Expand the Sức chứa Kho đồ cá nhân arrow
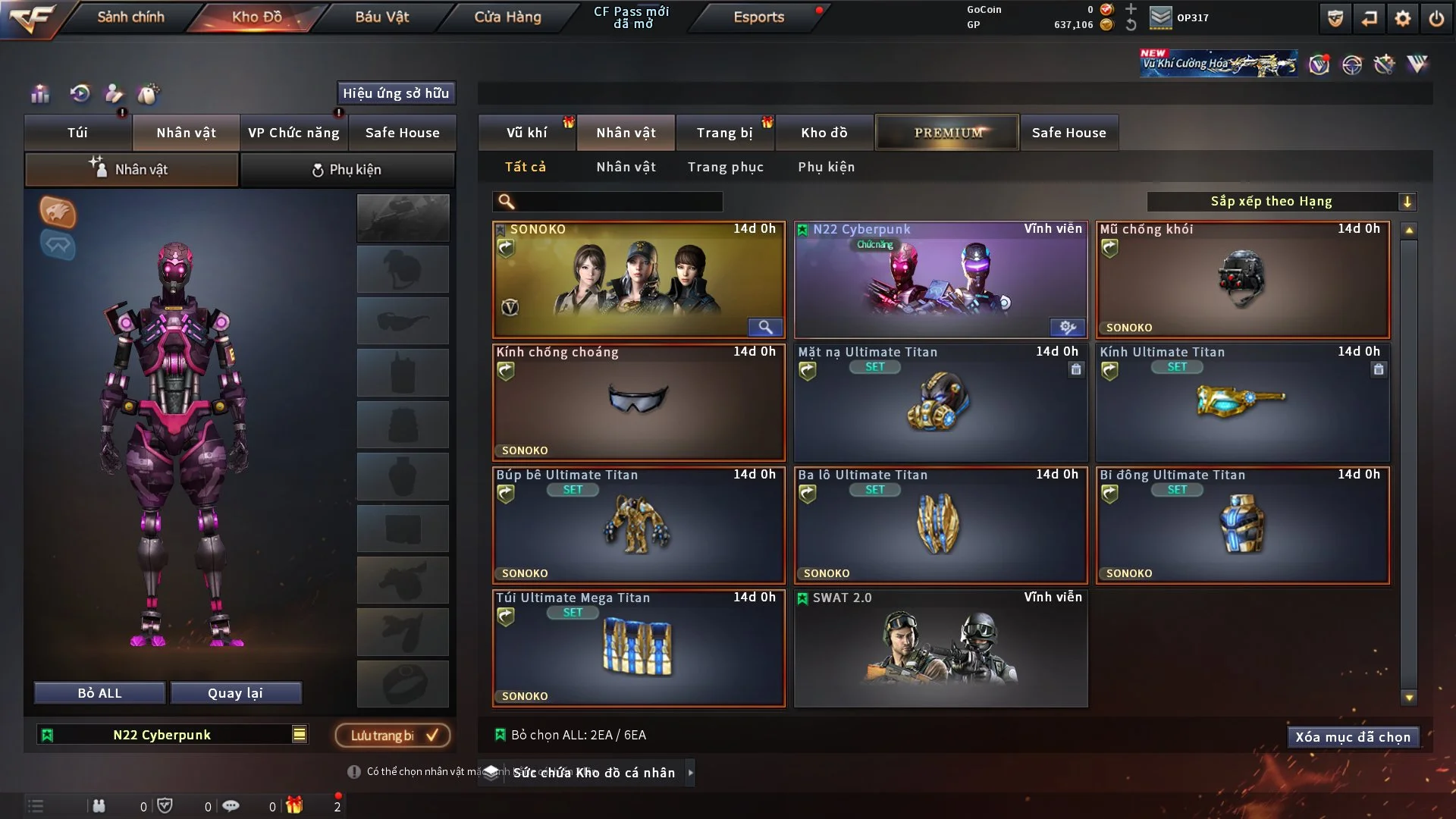 point(691,773)
